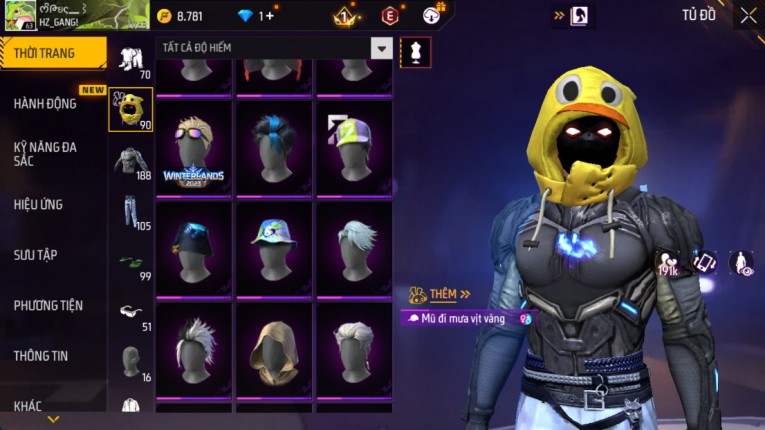
Task: Select the Hiệu Ứng tab
Action: point(38,204)
